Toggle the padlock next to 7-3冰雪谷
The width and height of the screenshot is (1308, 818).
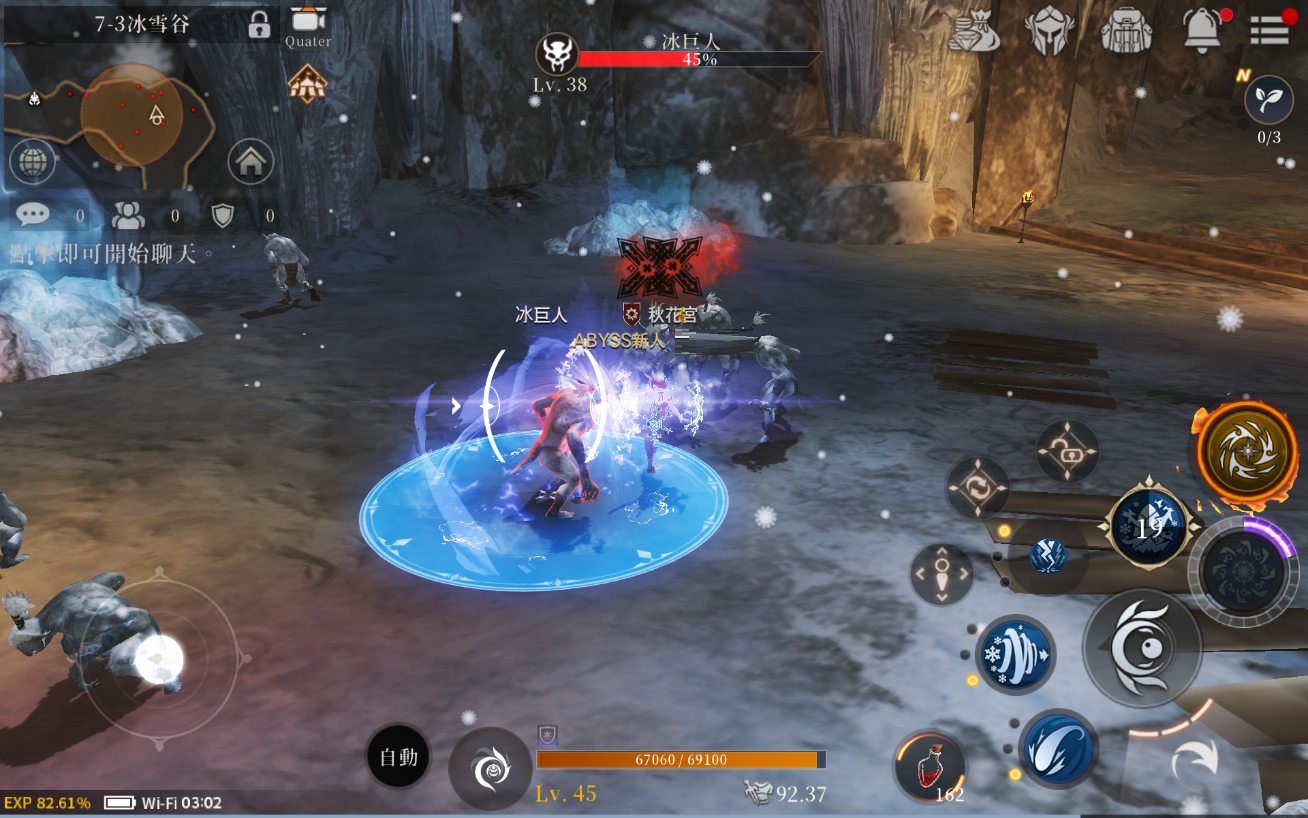(259, 24)
